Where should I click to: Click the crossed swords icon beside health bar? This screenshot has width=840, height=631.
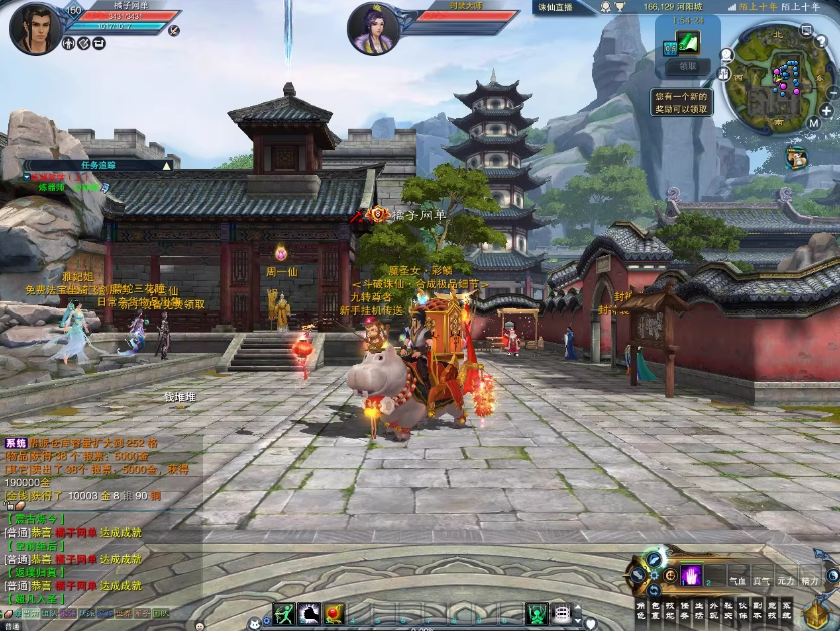pyautogui.click(x=174, y=30)
